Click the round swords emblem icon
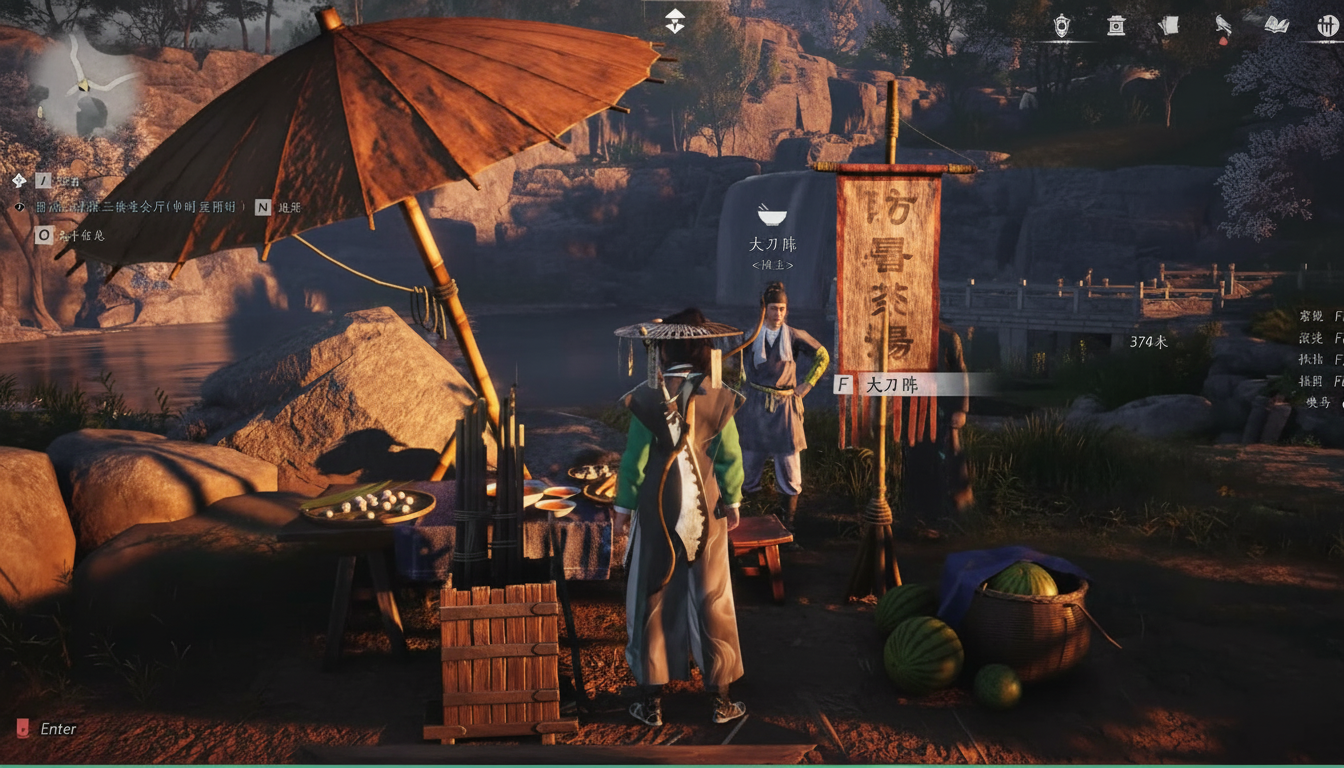This screenshot has height=768, width=1344. [x=1328, y=26]
